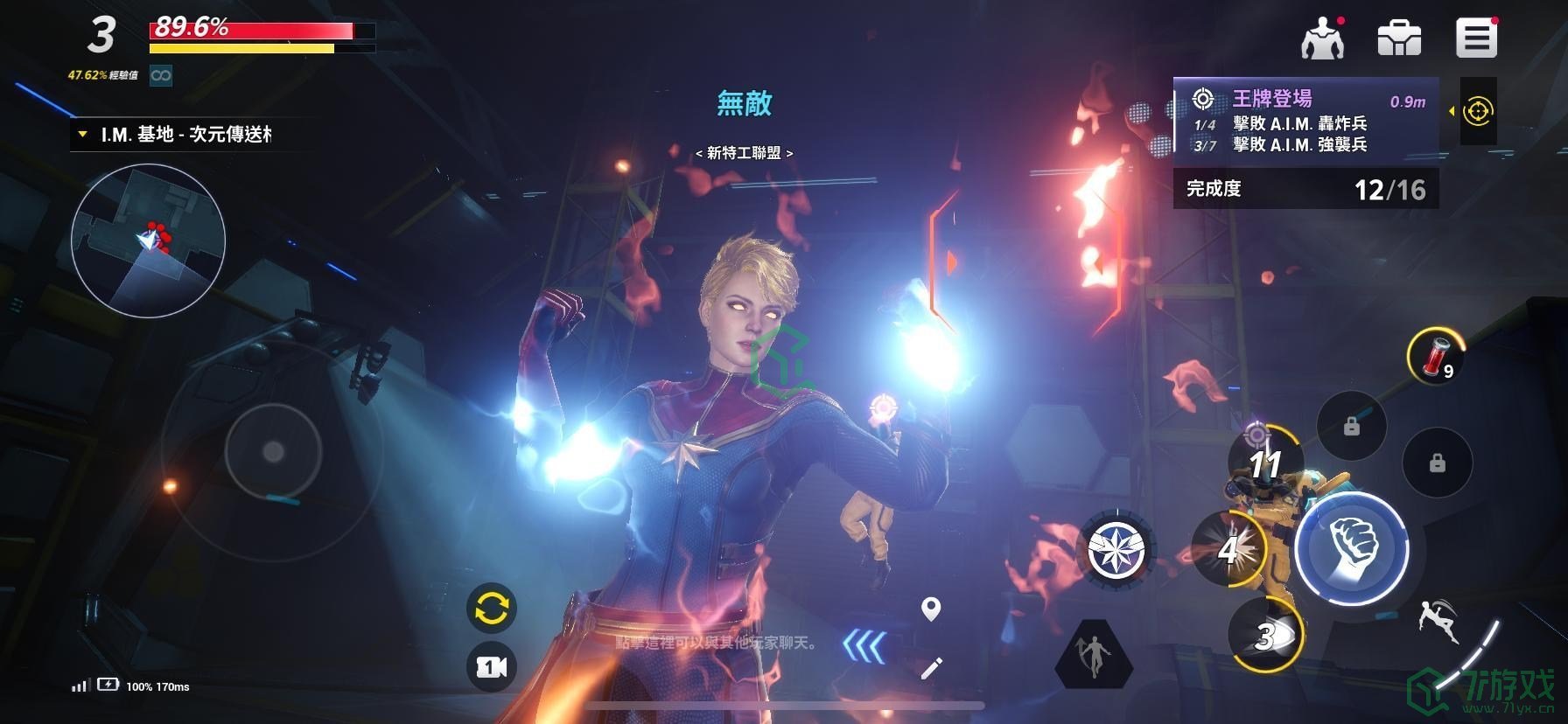Expand the chat with blue arrows

(864, 647)
